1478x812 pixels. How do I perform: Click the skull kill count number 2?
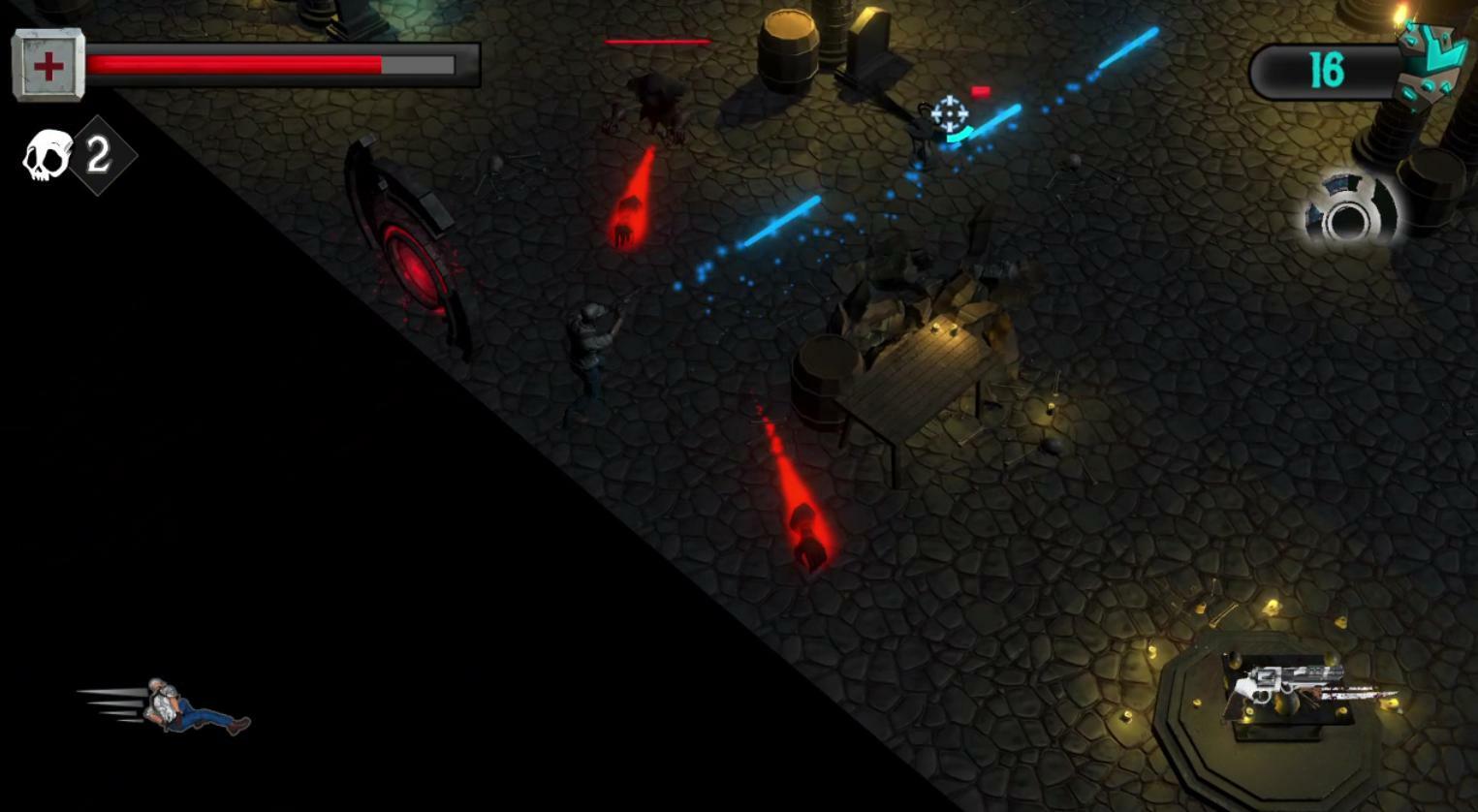[x=96, y=155]
